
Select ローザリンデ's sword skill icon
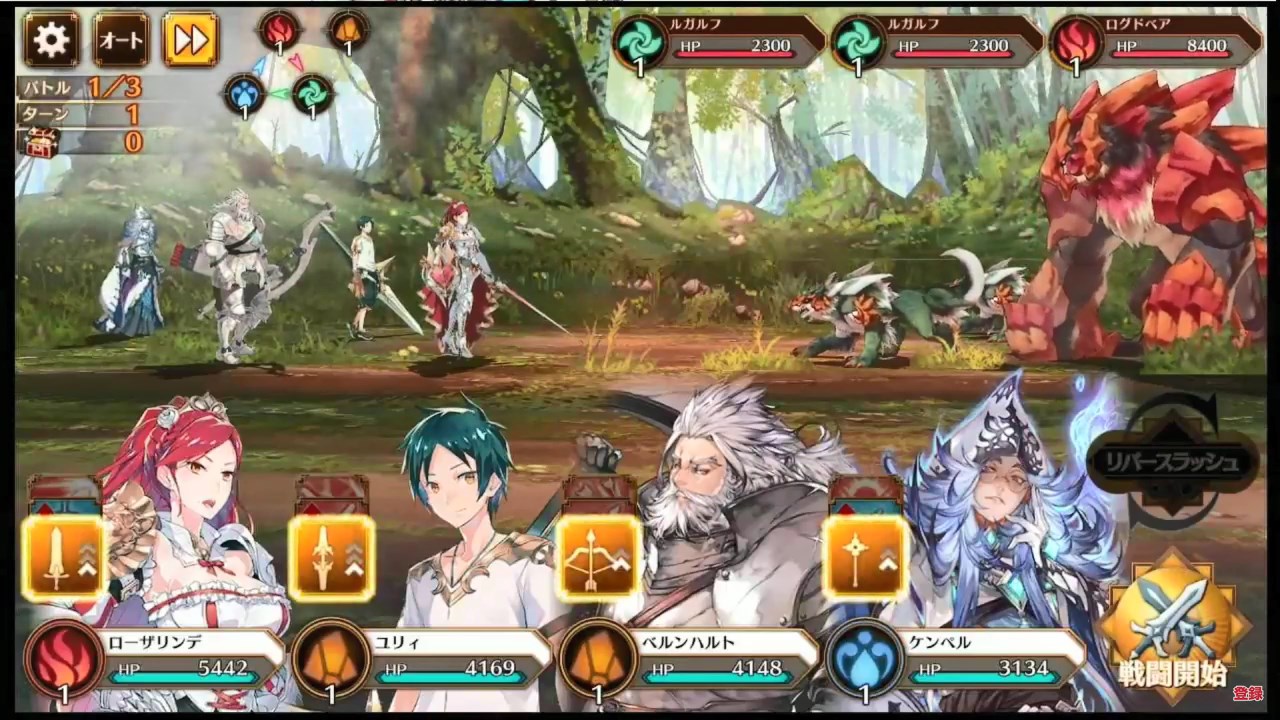62,558
